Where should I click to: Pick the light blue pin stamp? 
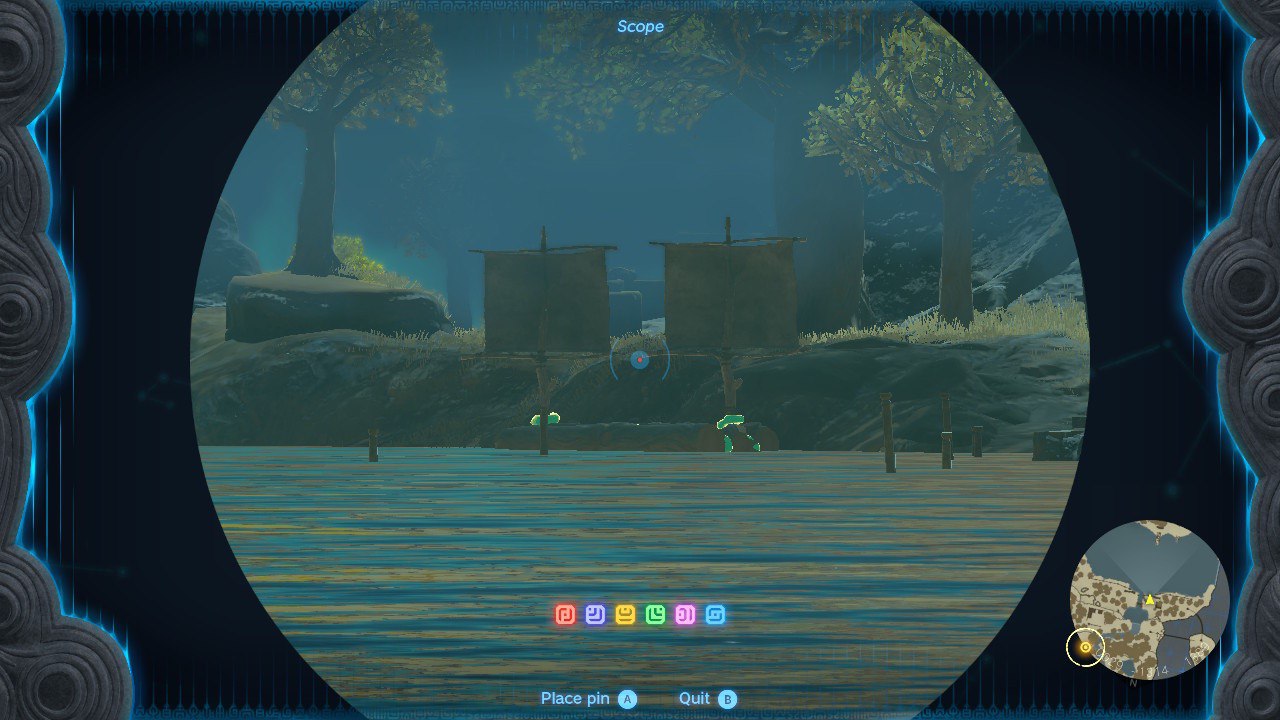[x=715, y=615]
